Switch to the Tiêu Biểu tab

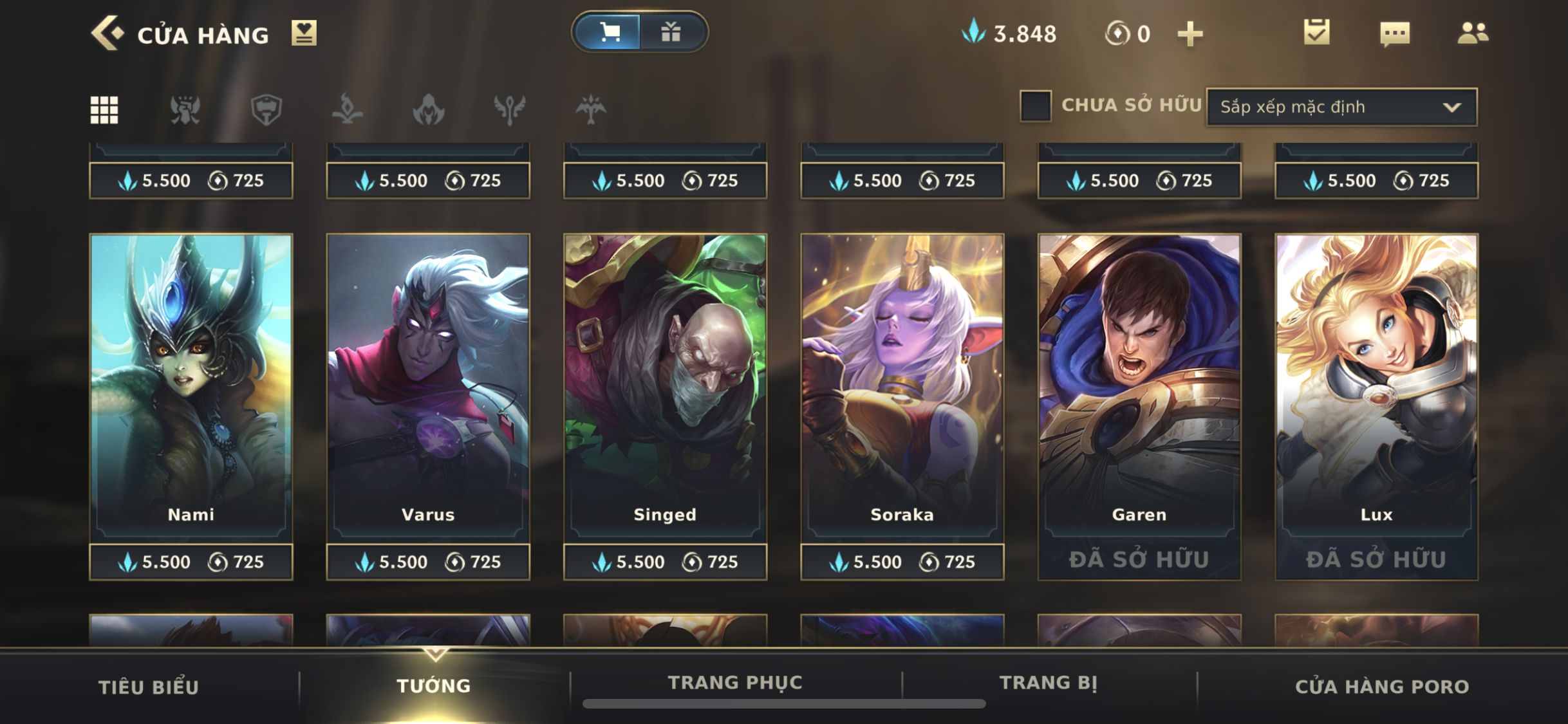click(149, 687)
